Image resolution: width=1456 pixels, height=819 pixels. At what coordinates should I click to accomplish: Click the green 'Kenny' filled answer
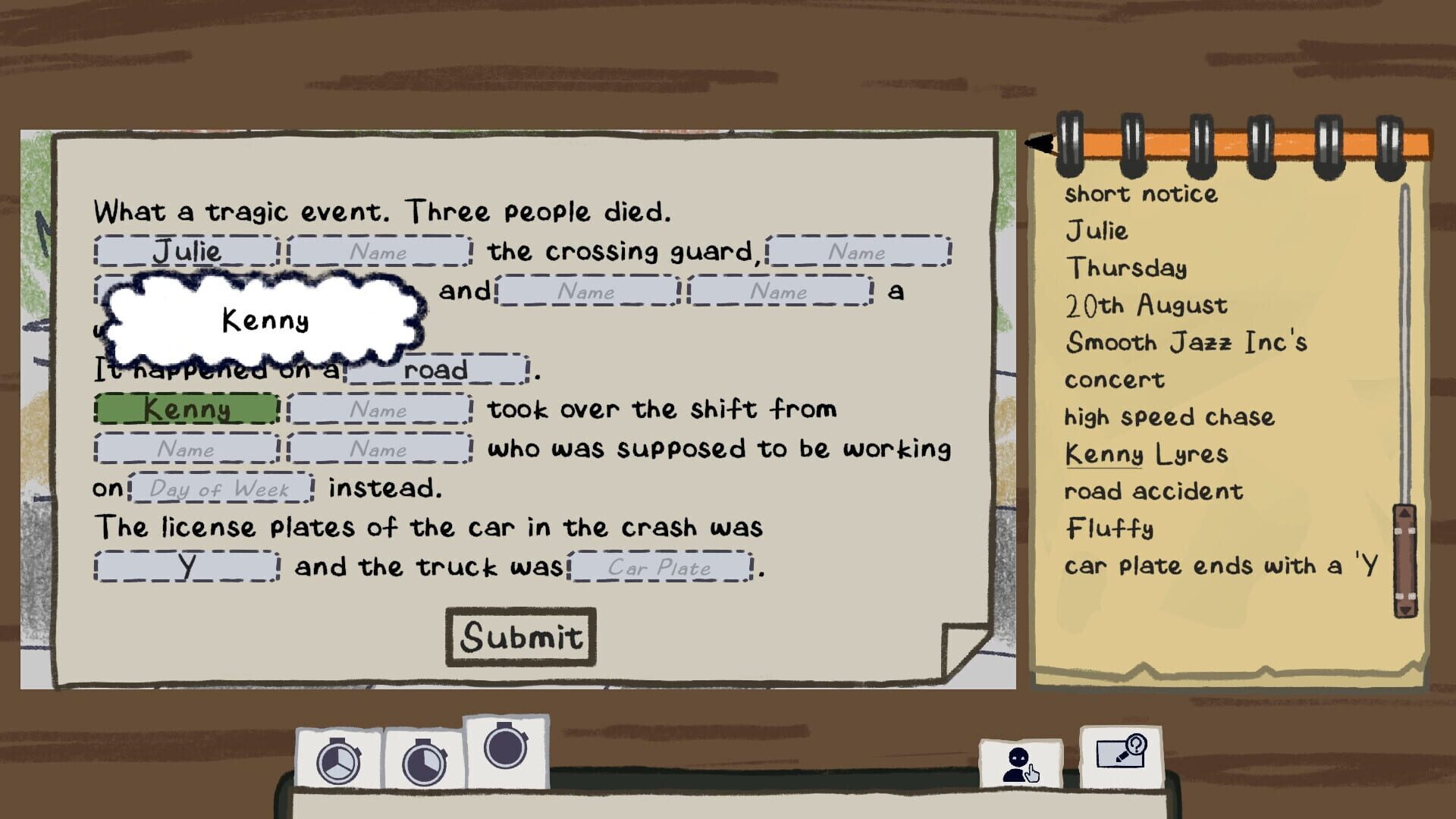186,409
